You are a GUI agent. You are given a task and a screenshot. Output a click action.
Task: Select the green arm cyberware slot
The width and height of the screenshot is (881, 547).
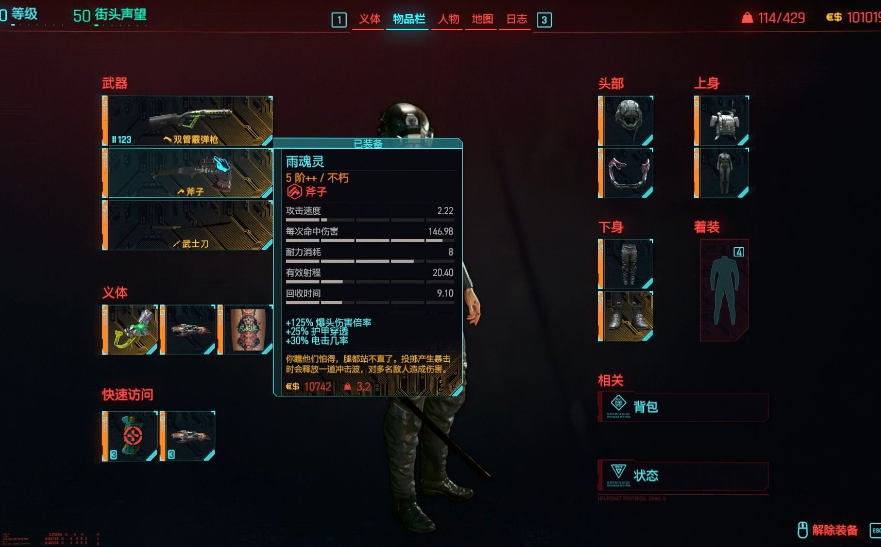coord(131,330)
